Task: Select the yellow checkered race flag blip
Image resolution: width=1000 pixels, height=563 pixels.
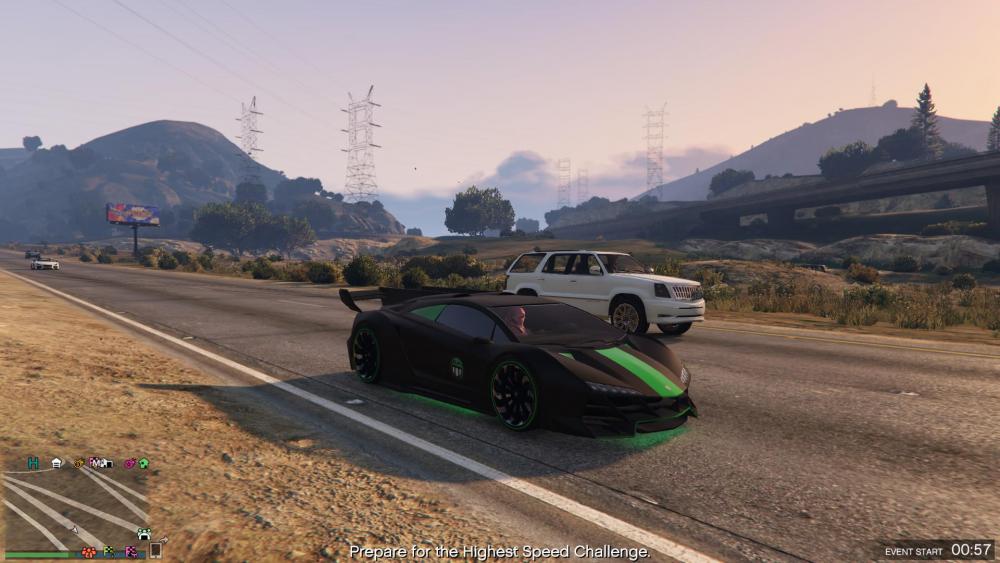Action: point(109,551)
